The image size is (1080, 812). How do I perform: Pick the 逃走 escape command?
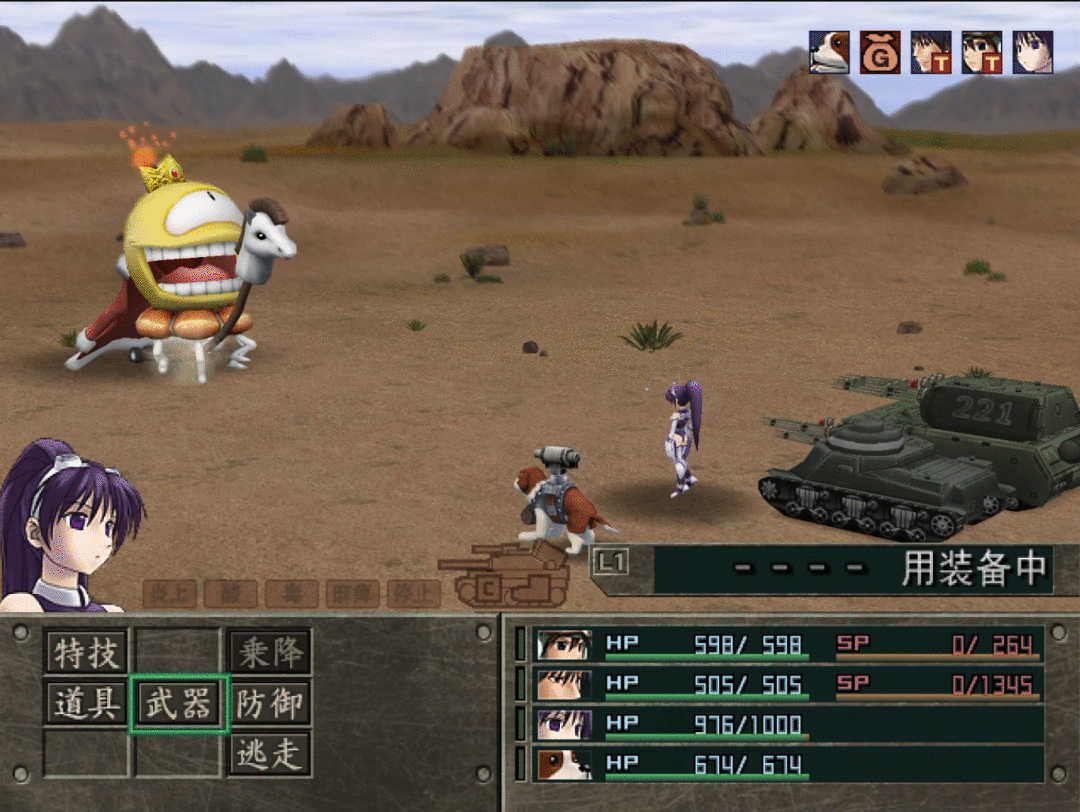[x=270, y=753]
